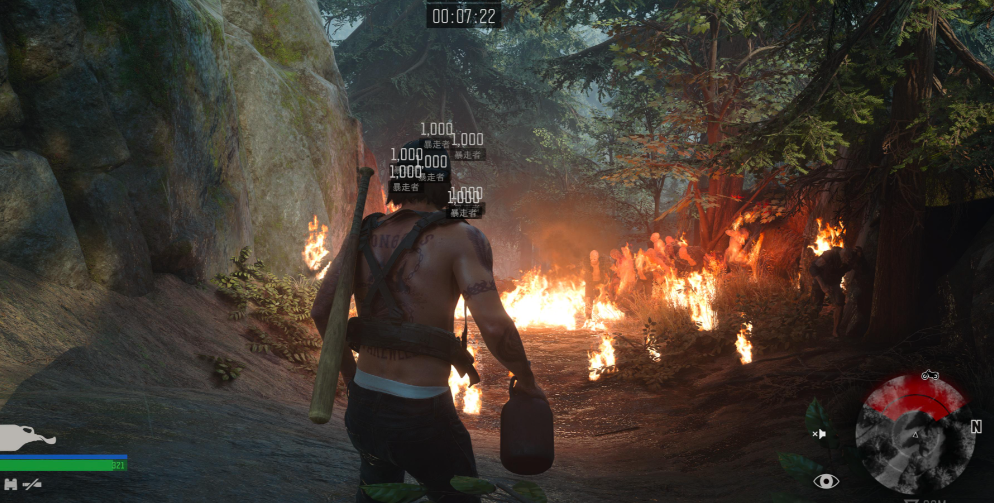Click the muted sound indicator icon

click(x=820, y=433)
